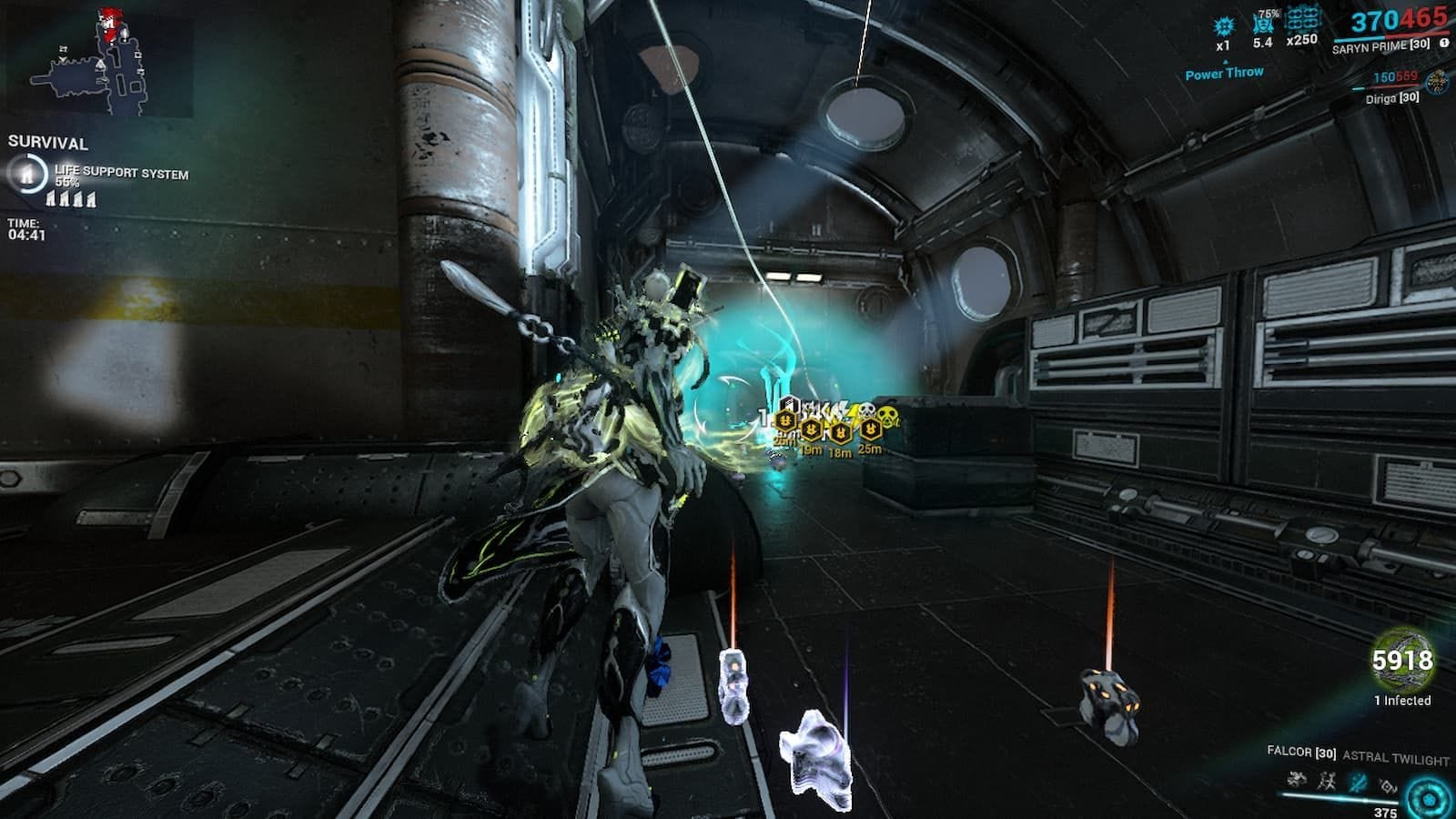Click the combo counter icon showing 5.4
Screen dimensions: 1456x819
point(1263,24)
